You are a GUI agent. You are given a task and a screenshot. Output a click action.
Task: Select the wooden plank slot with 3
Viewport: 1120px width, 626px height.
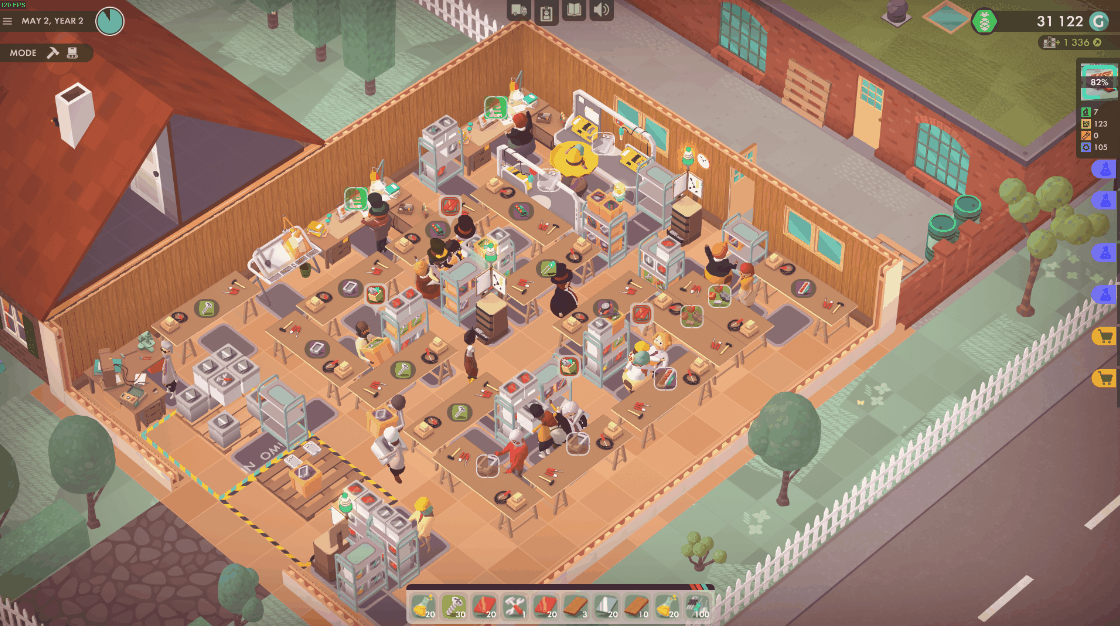pos(575,605)
